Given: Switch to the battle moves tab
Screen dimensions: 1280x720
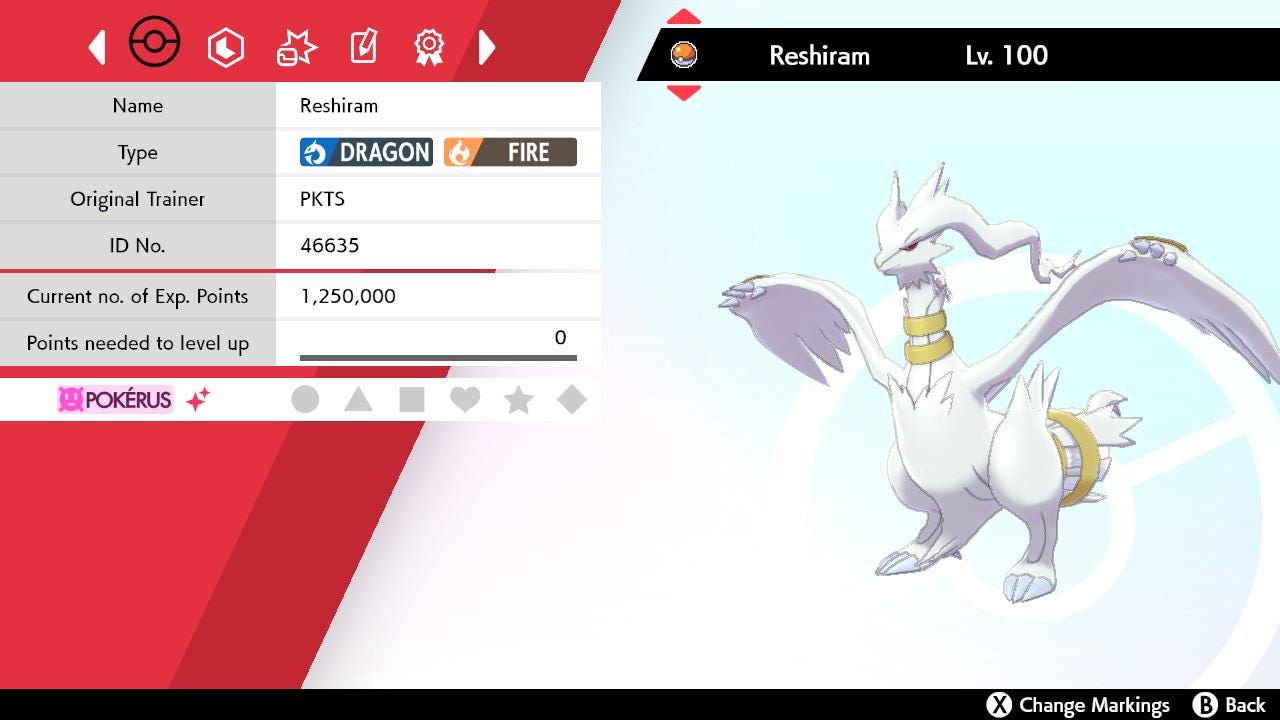Looking at the screenshot, I should [296, 47].
